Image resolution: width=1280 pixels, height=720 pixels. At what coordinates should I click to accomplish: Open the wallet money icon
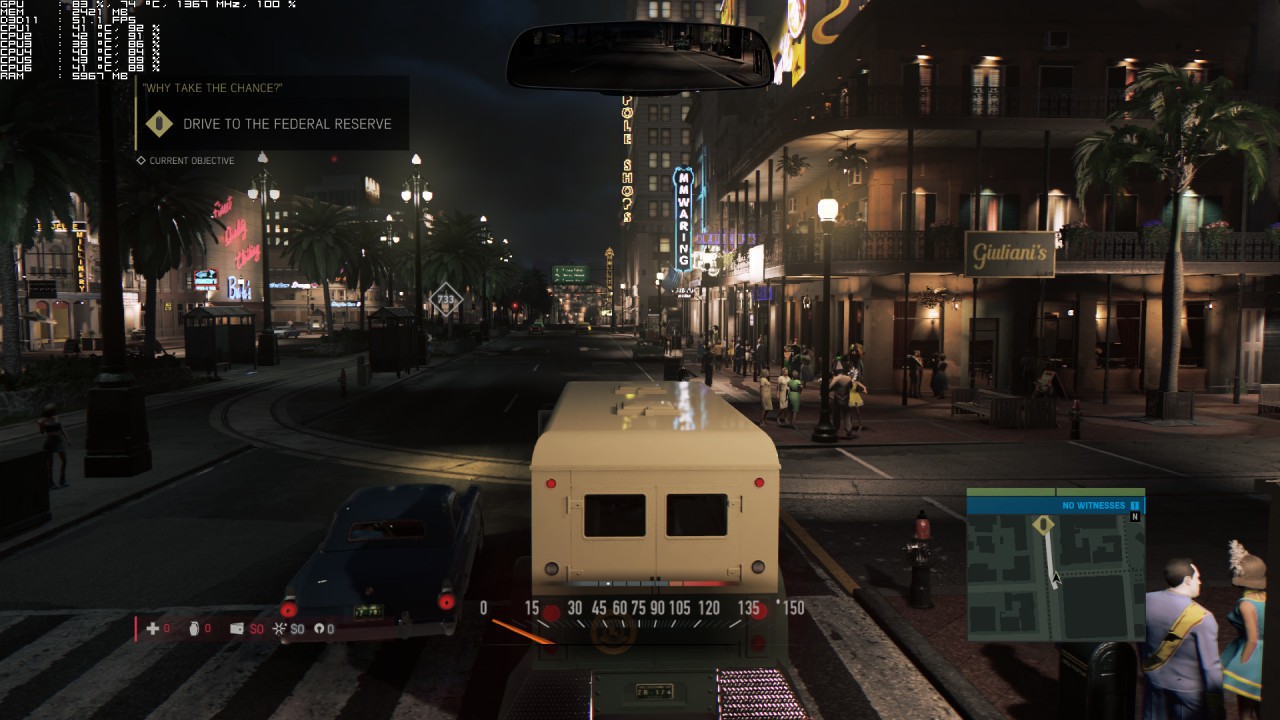(237, 629)
